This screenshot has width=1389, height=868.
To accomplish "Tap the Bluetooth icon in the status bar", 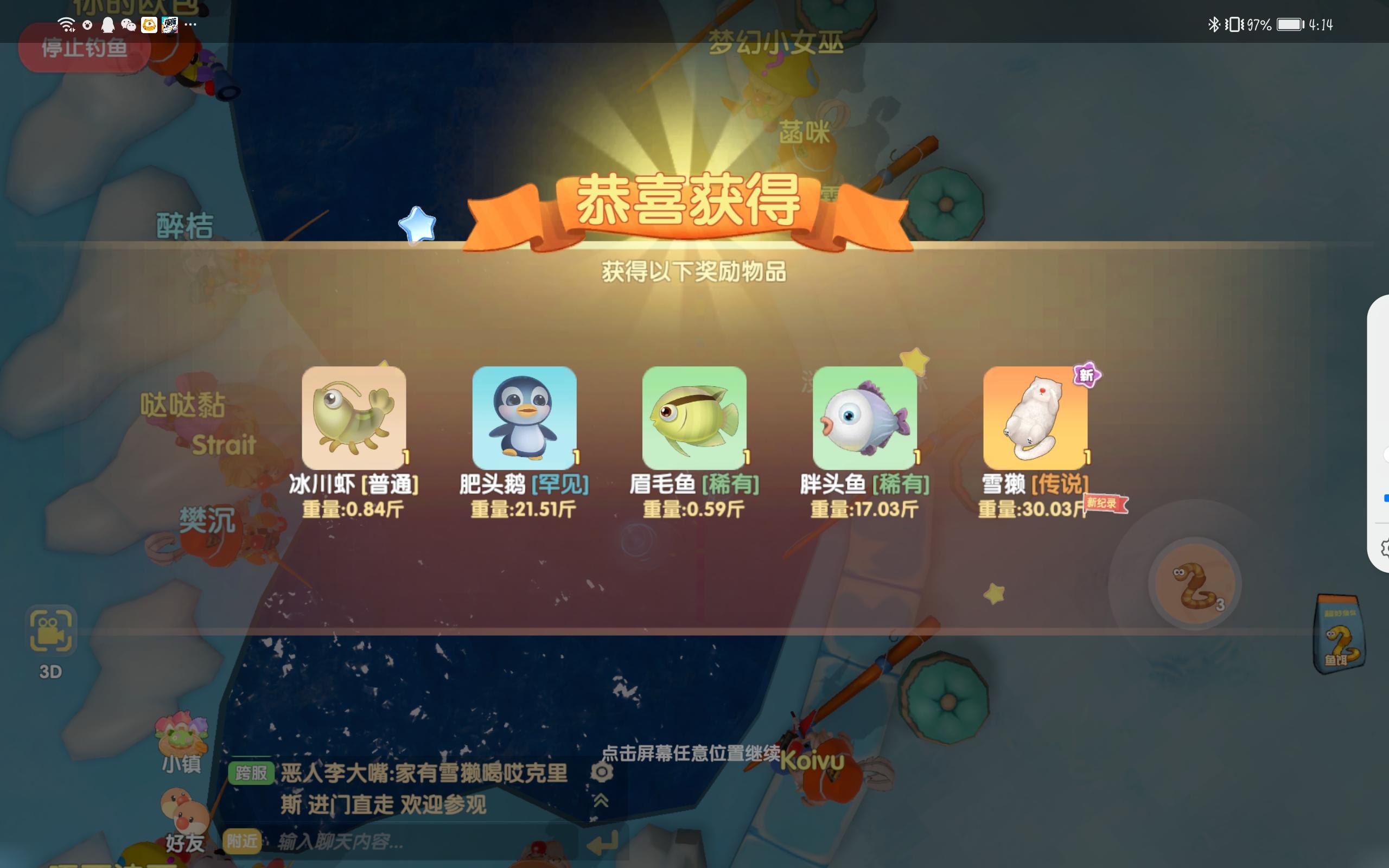I will (x=1213, y=23).
